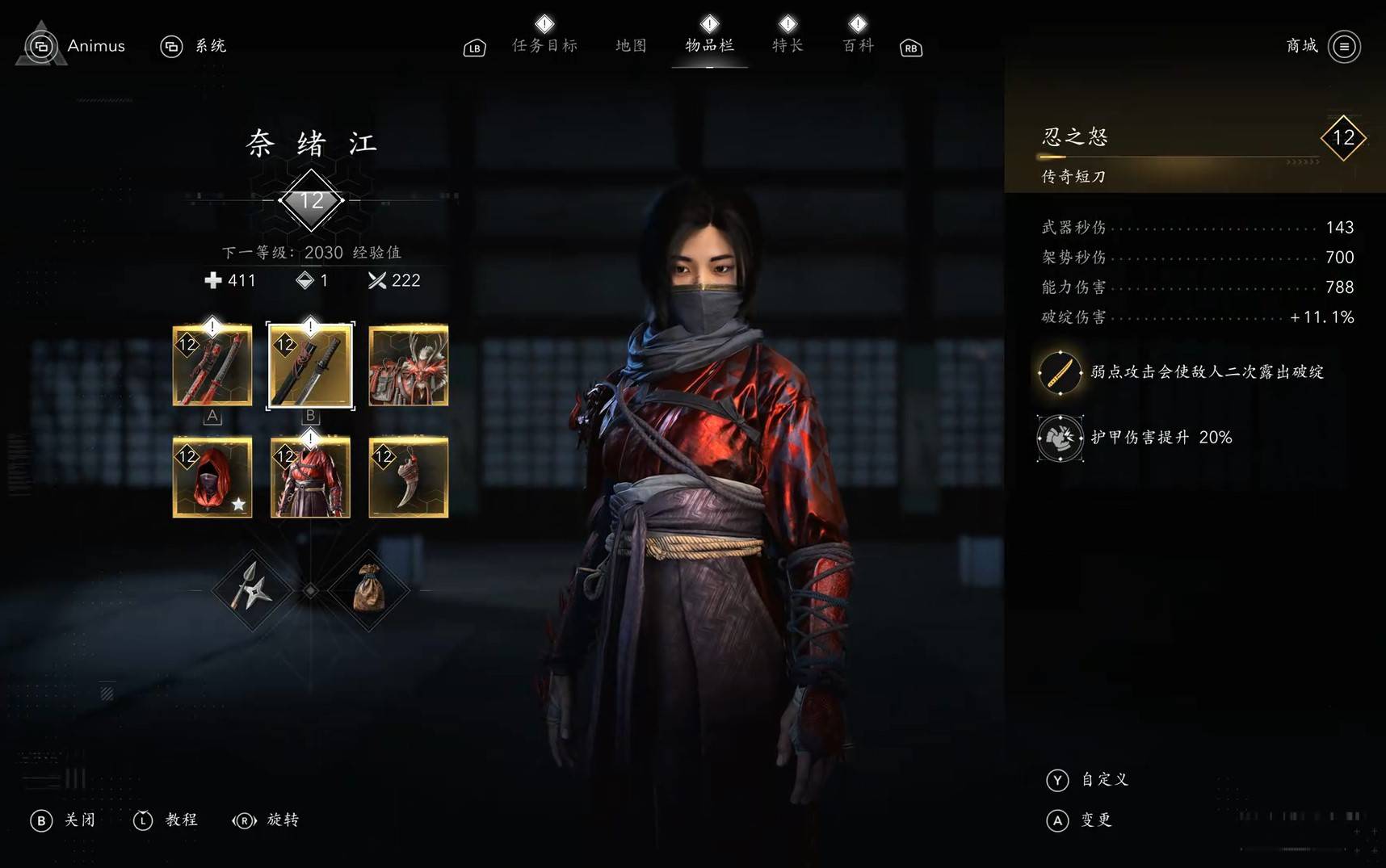Pick the red hood headgear slot
1386x868 pixels.
point(212,477)
